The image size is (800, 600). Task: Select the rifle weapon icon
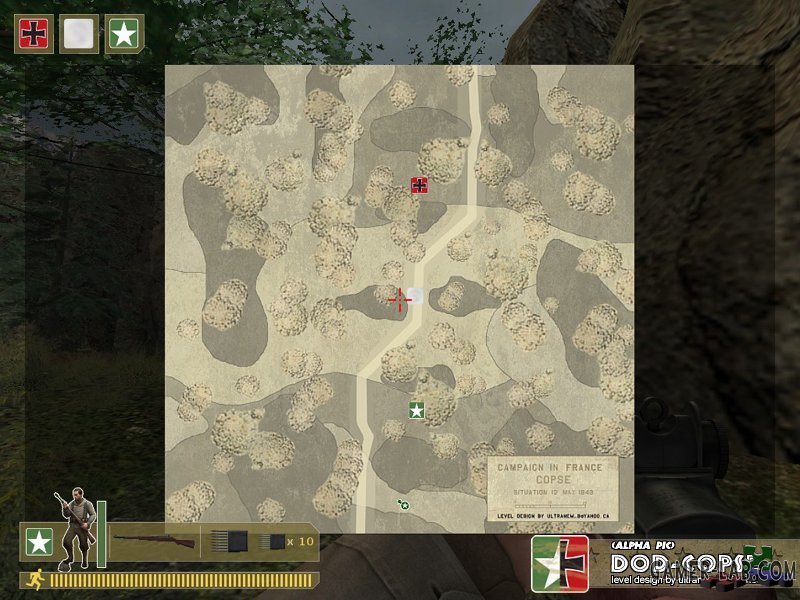click(153, 541)
